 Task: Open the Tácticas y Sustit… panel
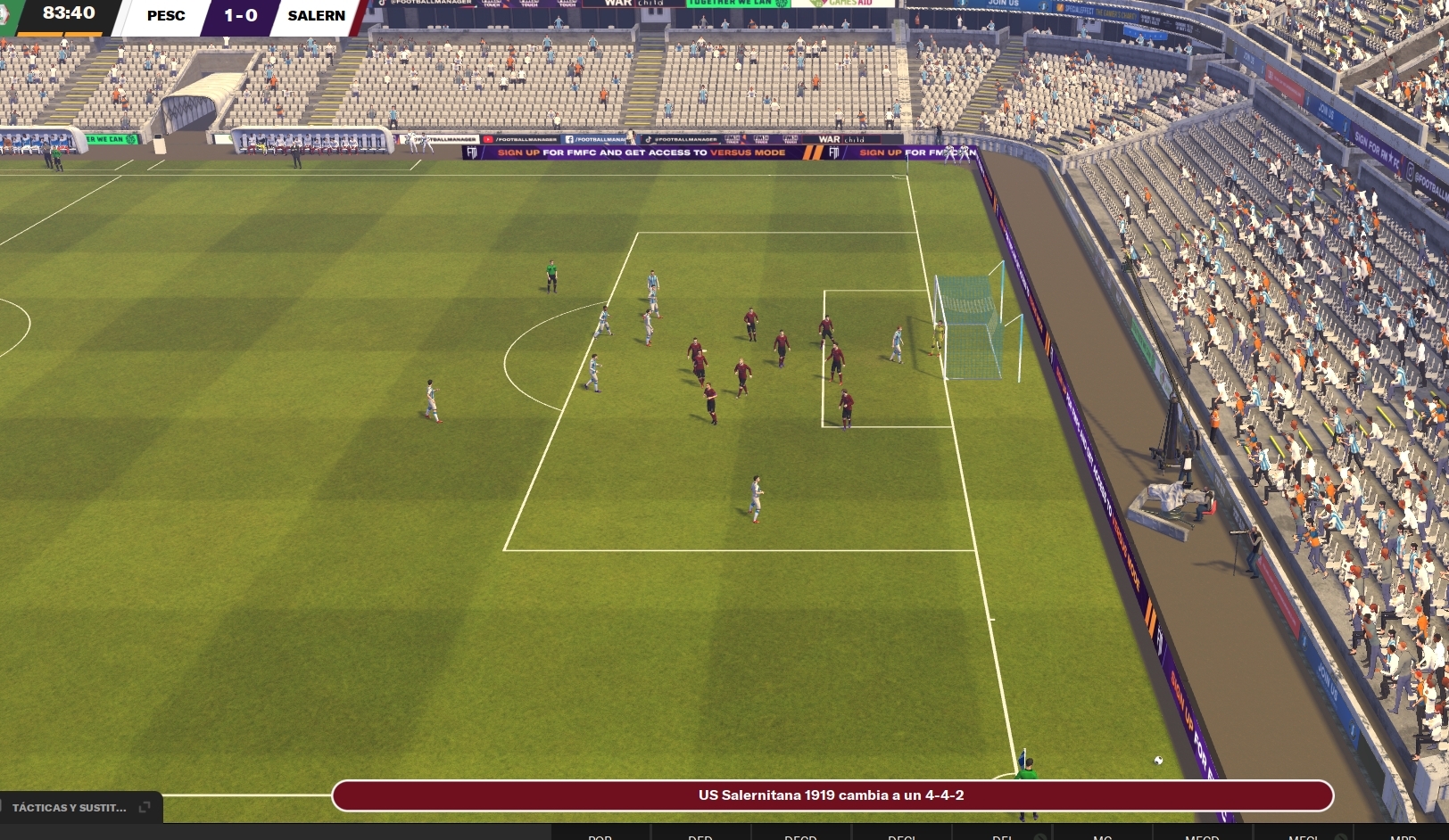click(x=70, y=808)
